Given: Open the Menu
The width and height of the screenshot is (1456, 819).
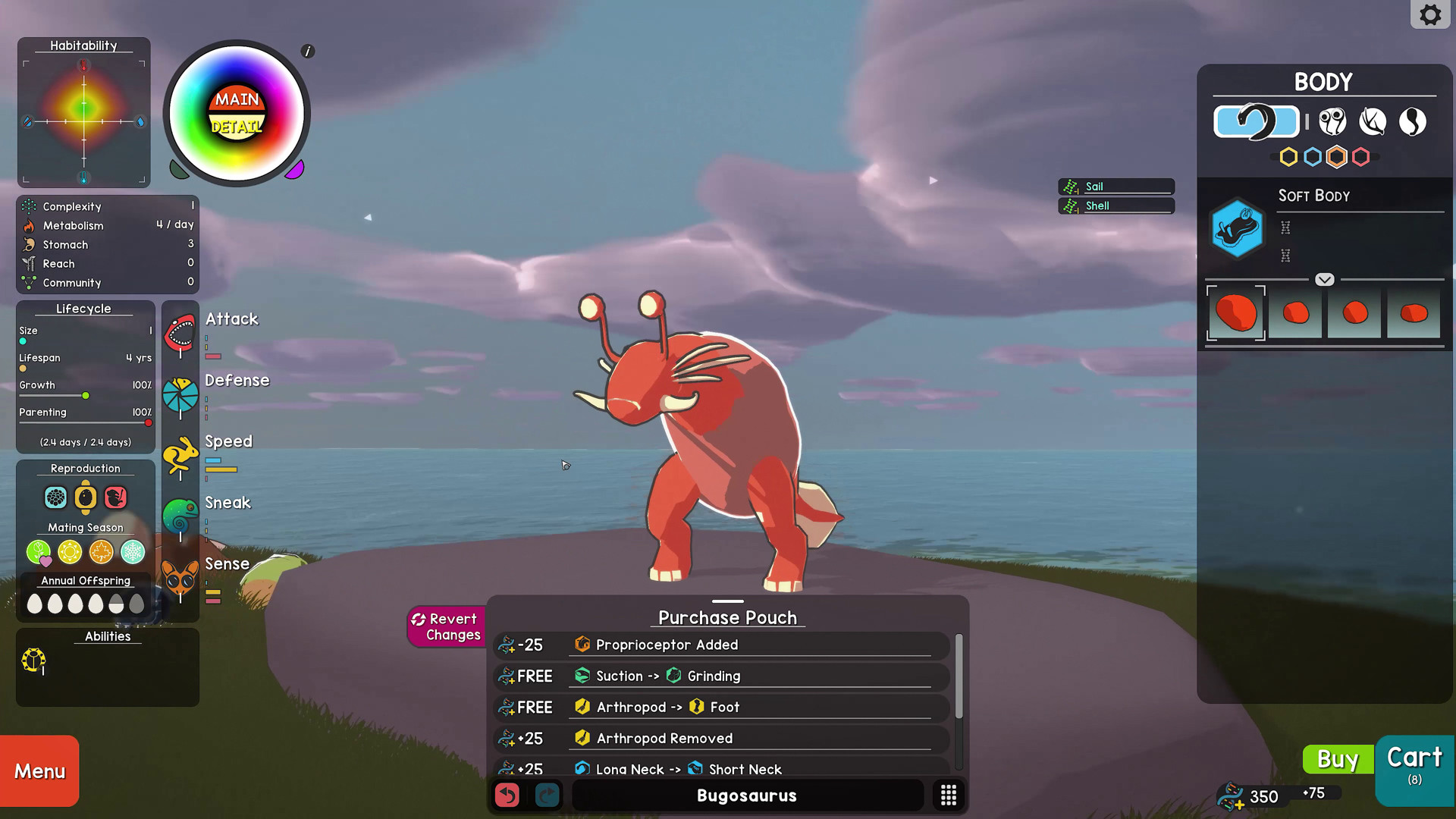Looking at the screenshot, I should [38, 770].
